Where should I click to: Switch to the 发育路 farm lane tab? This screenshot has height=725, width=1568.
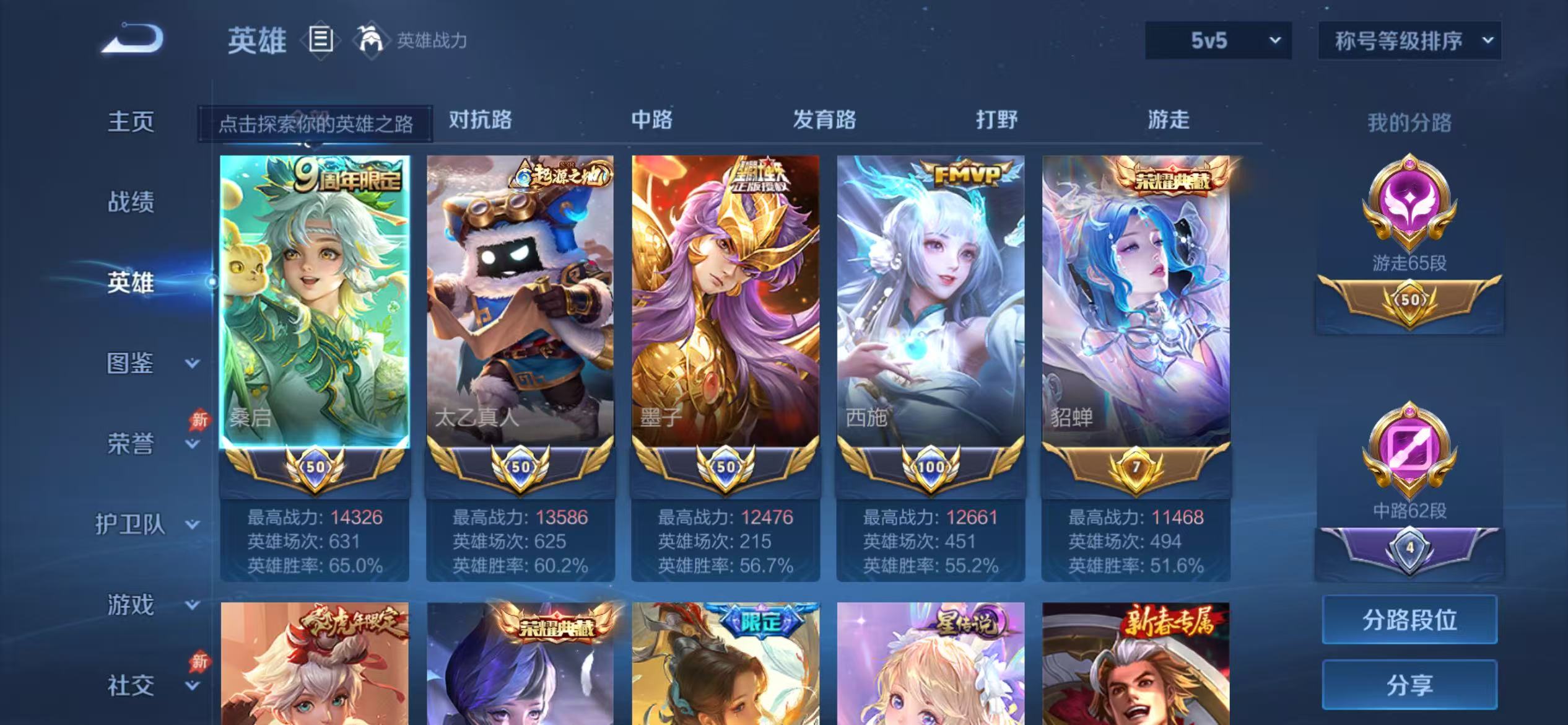pyautogui.click(x=824, y=119)
